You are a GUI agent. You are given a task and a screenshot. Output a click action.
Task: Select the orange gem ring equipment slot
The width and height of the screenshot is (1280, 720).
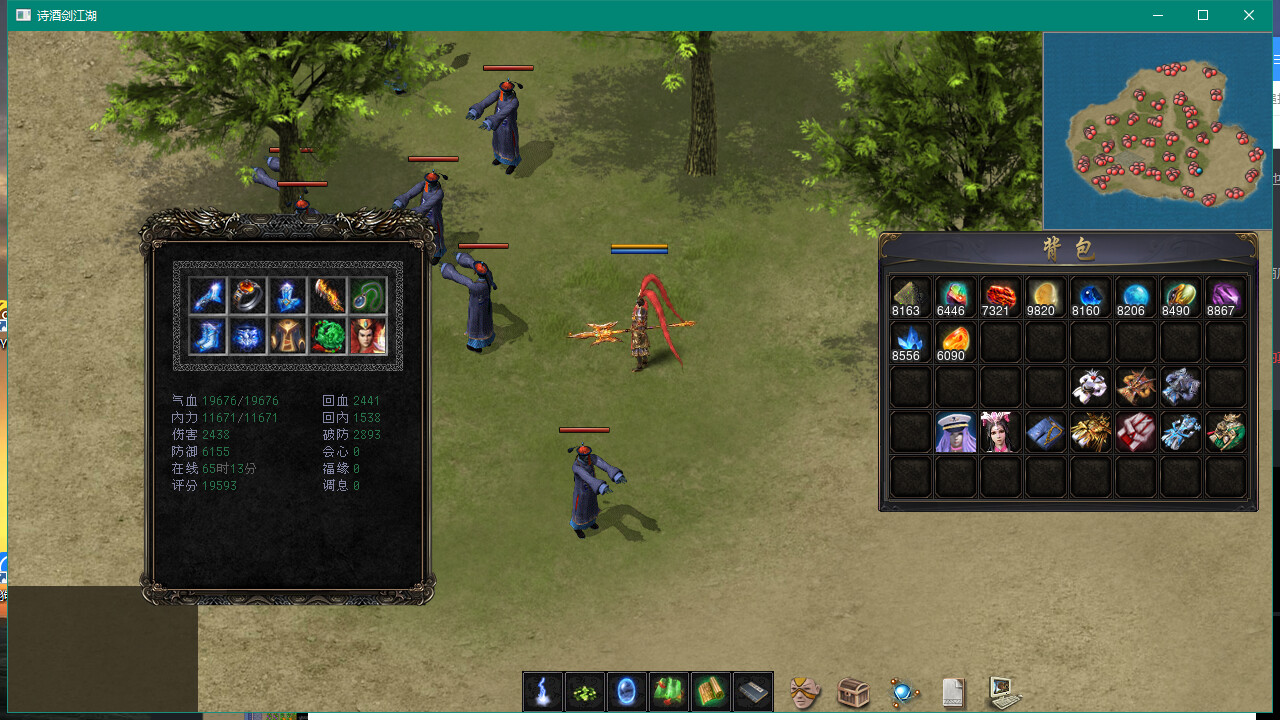click(249, 295)
